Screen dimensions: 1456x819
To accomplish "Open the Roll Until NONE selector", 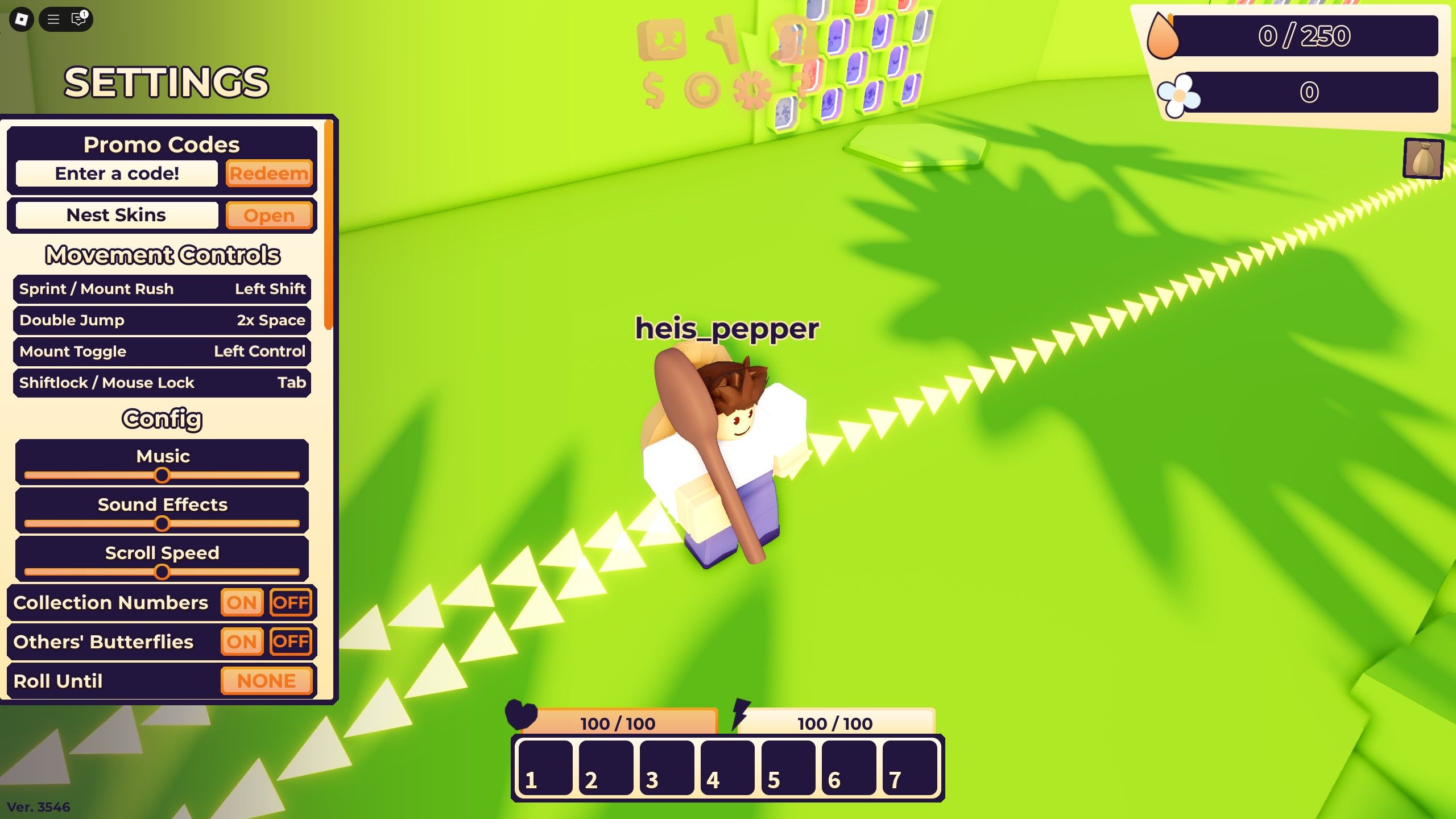I will 266,680.
